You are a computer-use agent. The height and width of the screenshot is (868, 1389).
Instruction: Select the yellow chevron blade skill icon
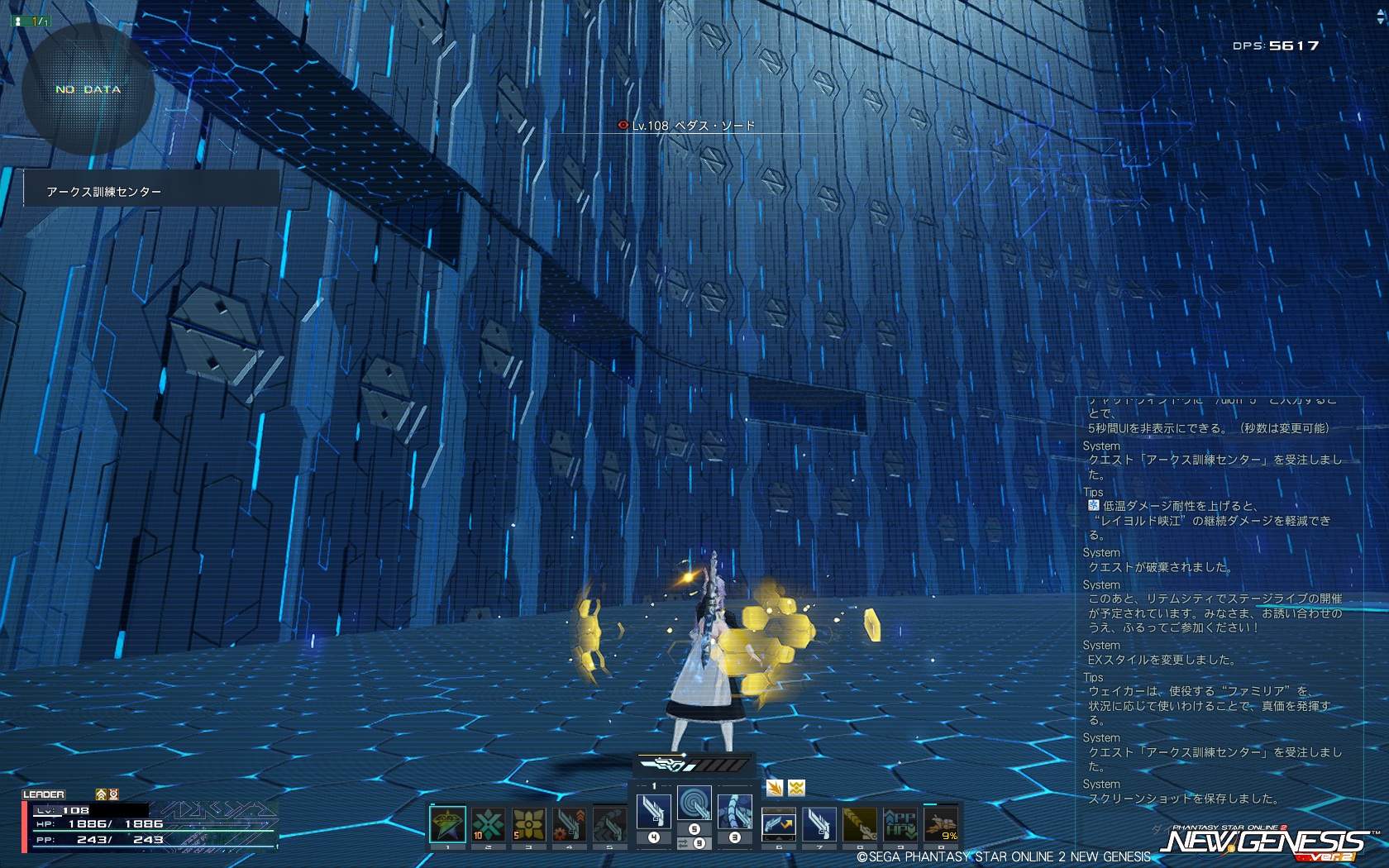(859, 824)
